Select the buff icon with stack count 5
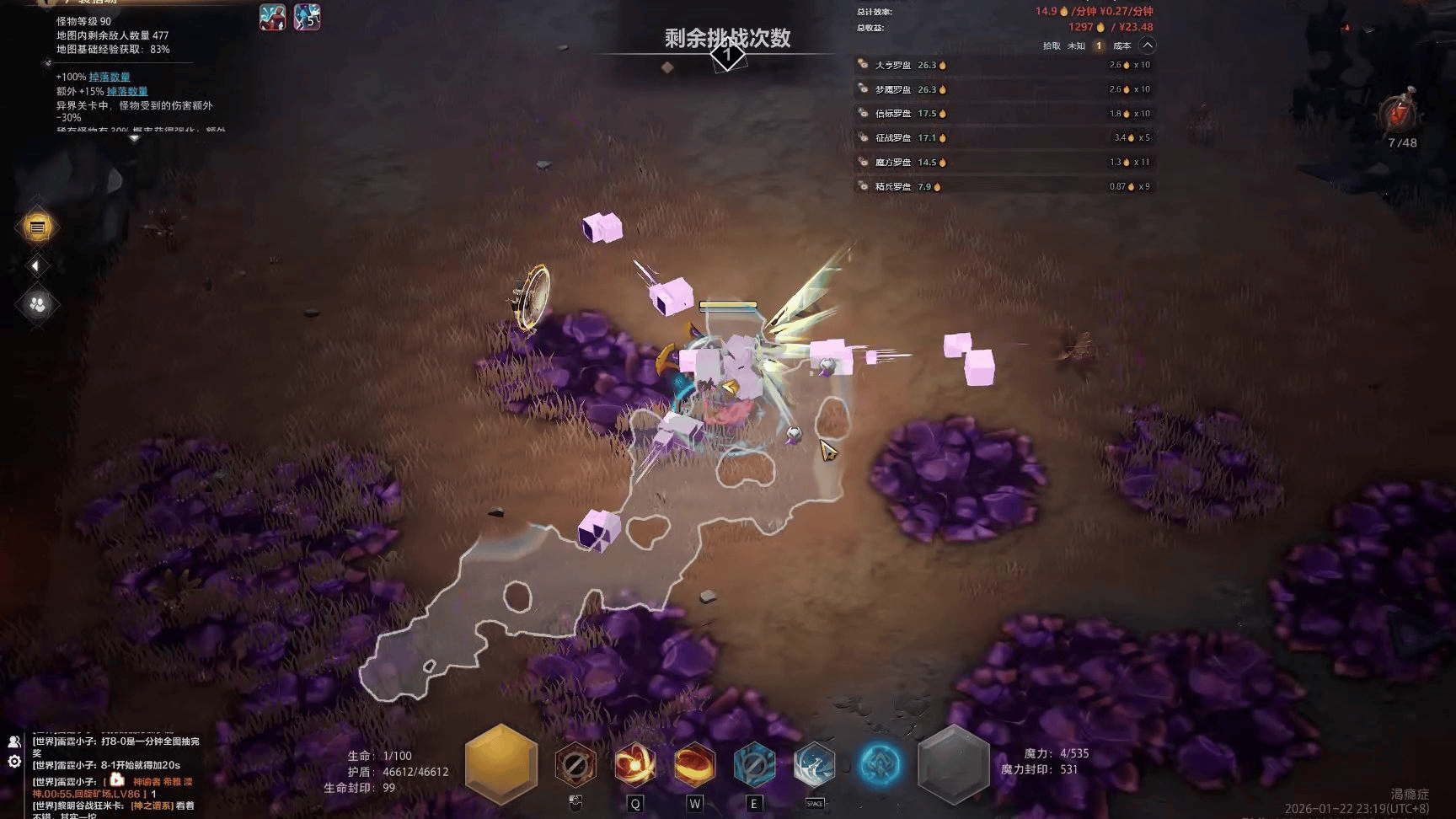The height and width of the screenshot is (819, 1456). click(308, 17)
